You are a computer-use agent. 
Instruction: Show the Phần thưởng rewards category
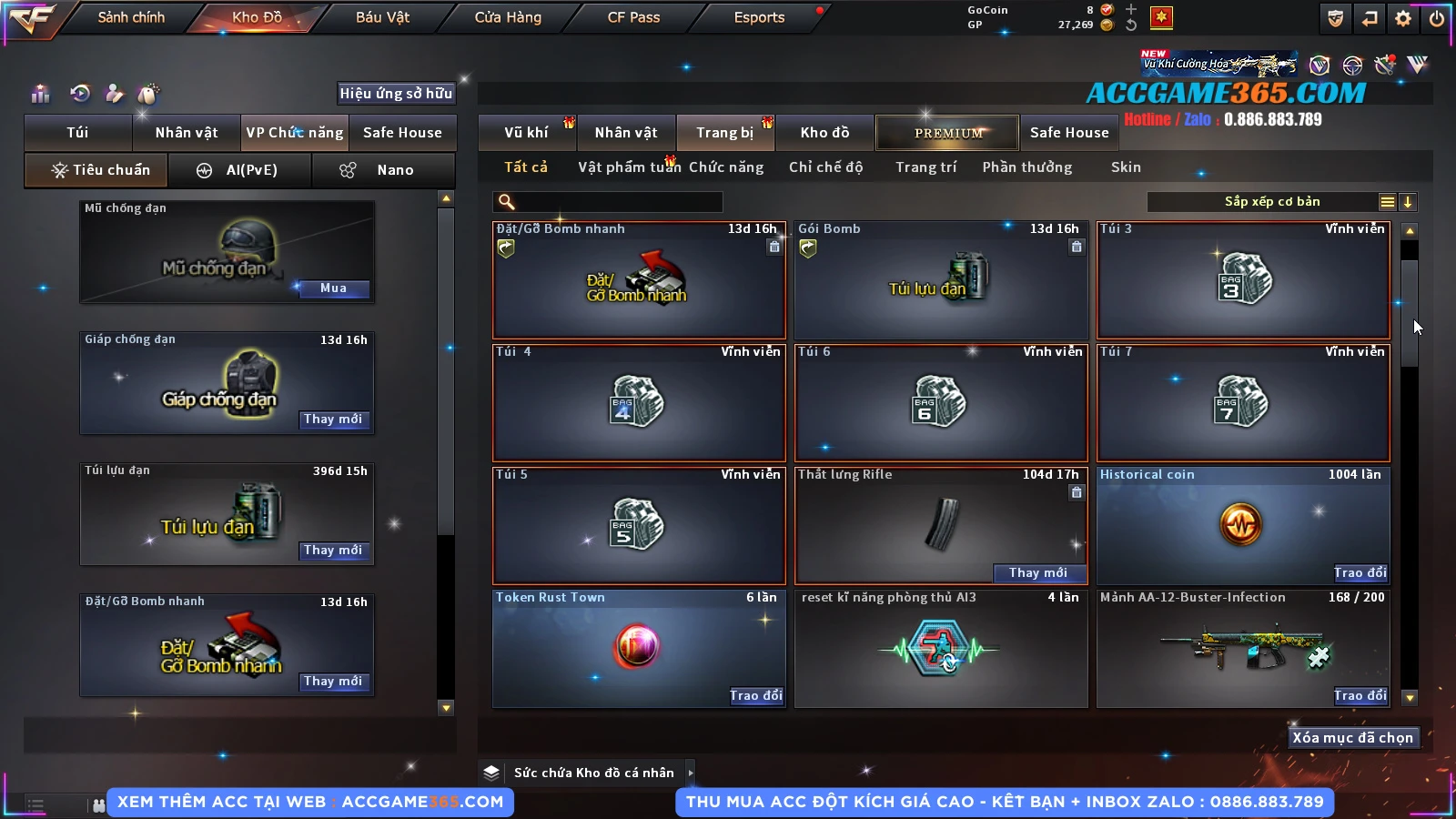coord(1026,167)
